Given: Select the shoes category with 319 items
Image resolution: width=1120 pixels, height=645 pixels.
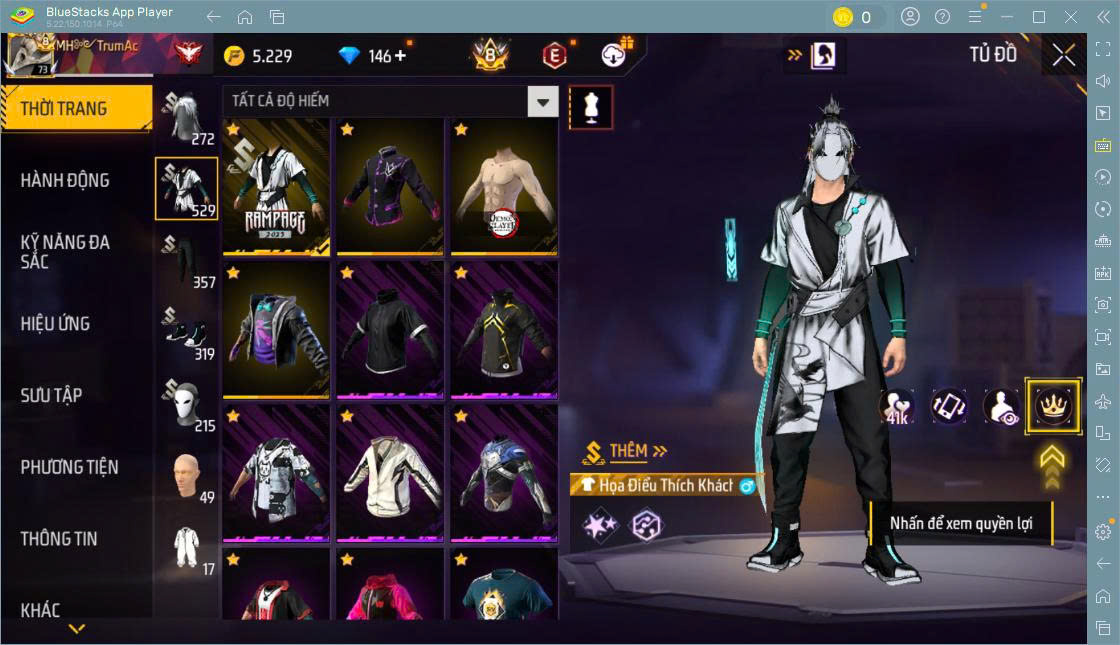Looking at the screenshot, I should tap(186, 333).
